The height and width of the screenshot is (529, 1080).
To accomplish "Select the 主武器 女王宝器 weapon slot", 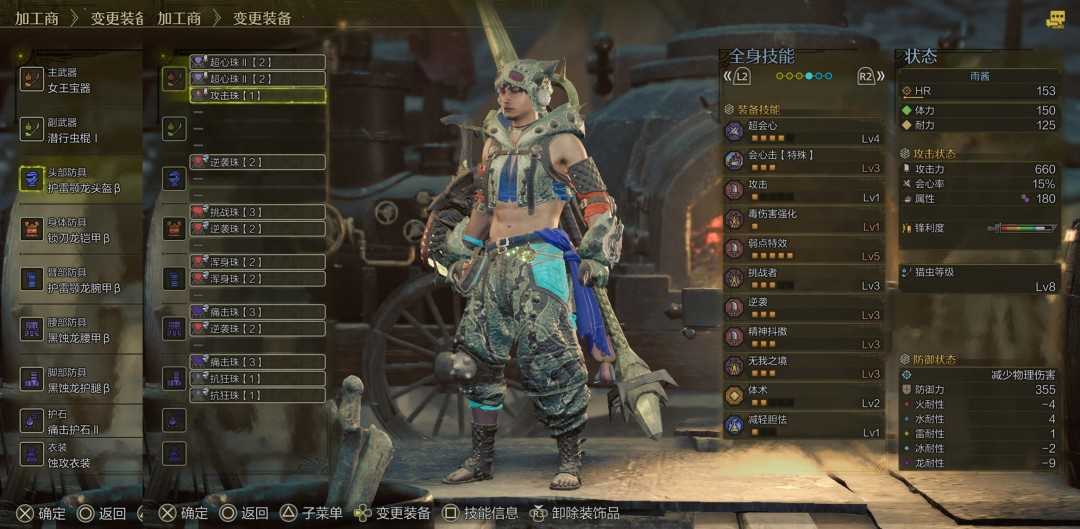I will point(80,80).
